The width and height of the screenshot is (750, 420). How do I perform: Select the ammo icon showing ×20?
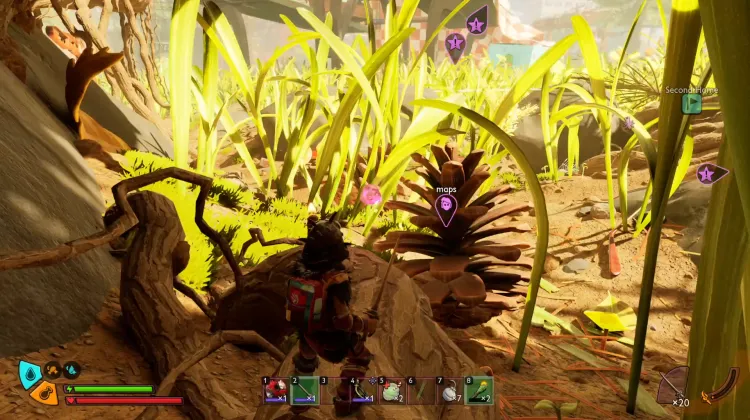click(673, 385)
